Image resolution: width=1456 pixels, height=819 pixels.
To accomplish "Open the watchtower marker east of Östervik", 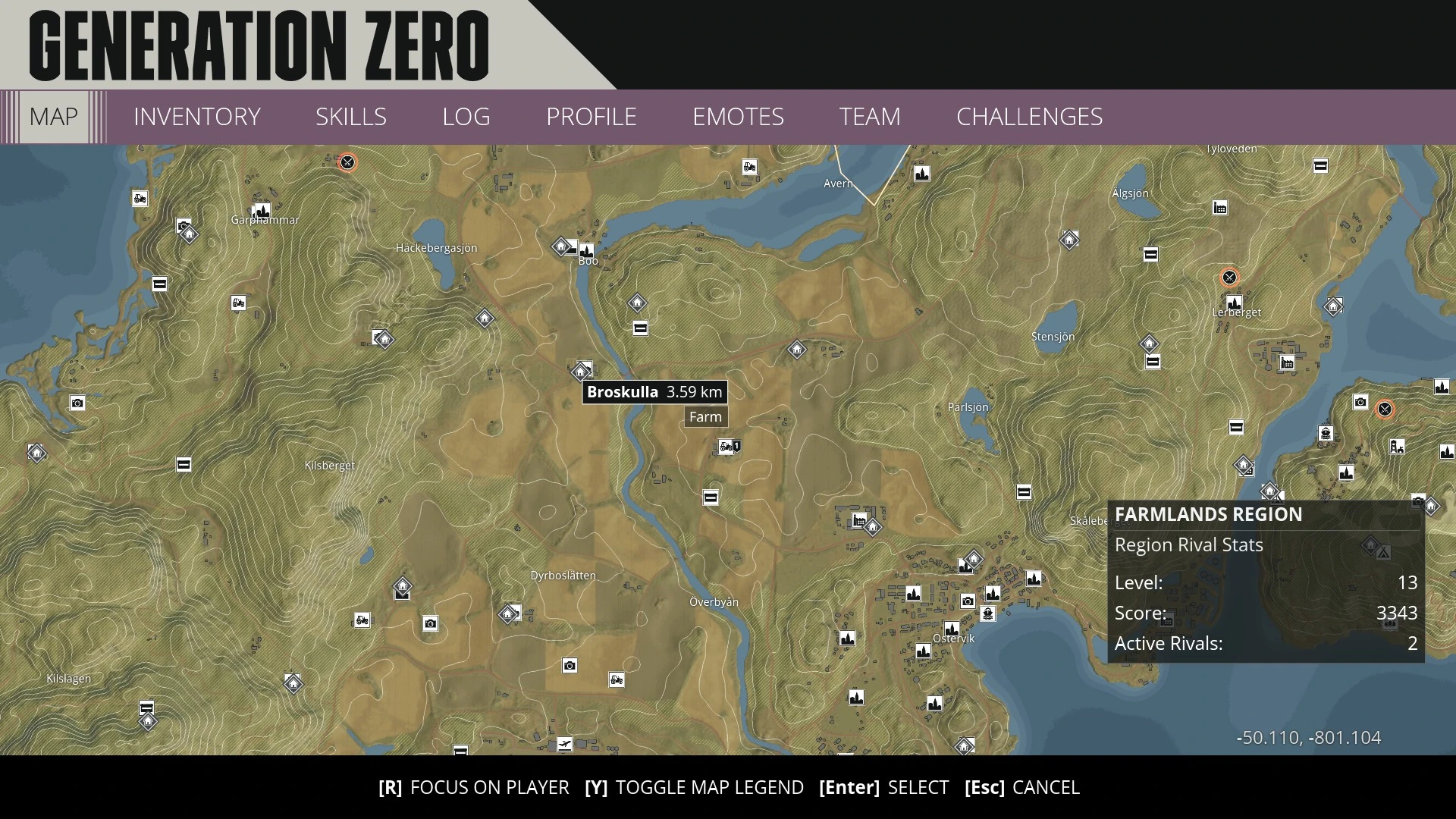I will coord(1397,447).
